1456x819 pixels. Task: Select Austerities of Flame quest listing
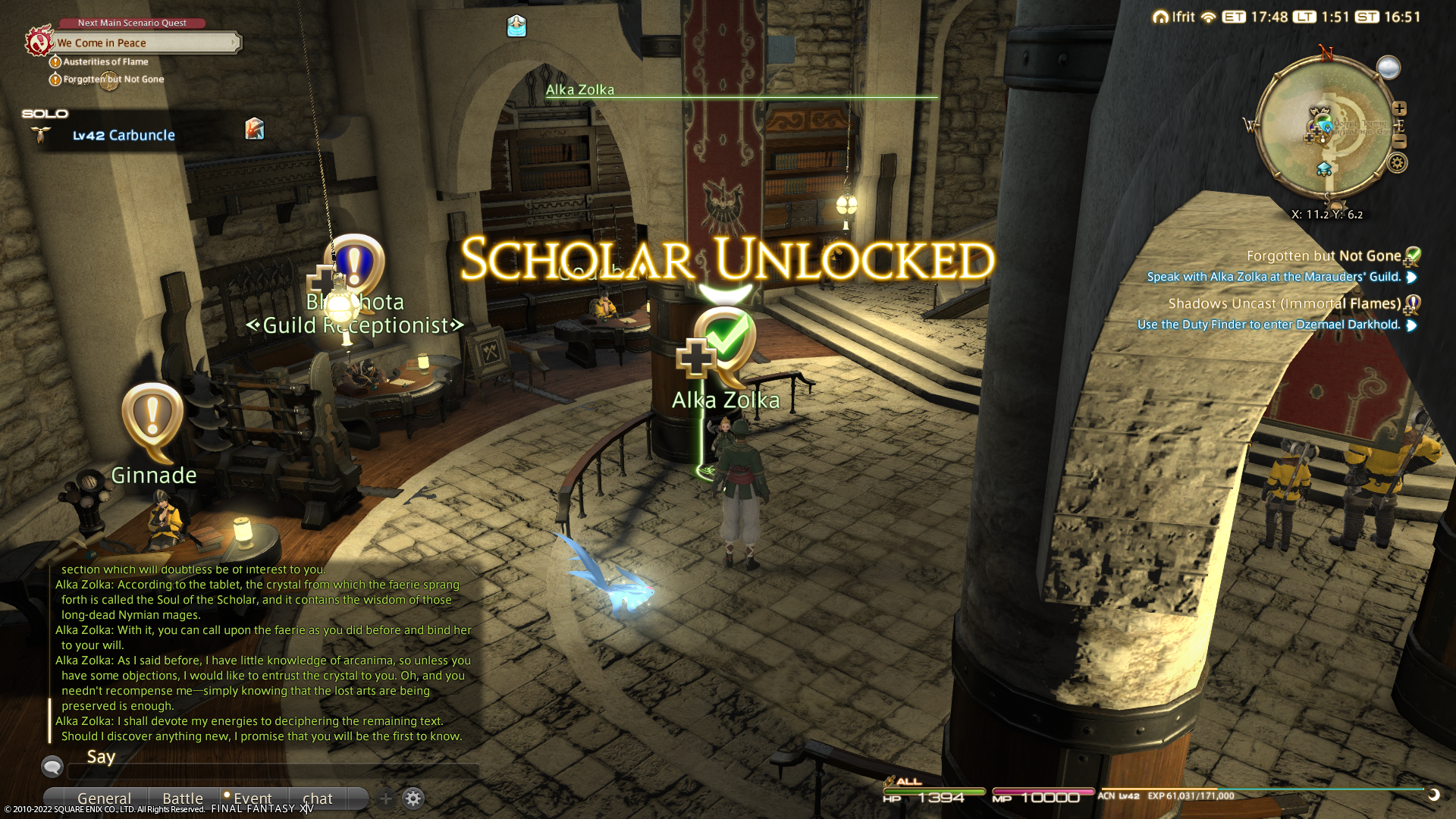(105, 62)
